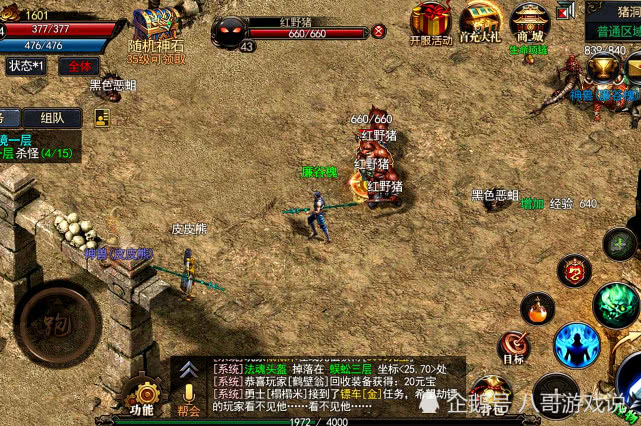
Task: Toggle the 状态*1 status button
Action: [x=27, y=66]
